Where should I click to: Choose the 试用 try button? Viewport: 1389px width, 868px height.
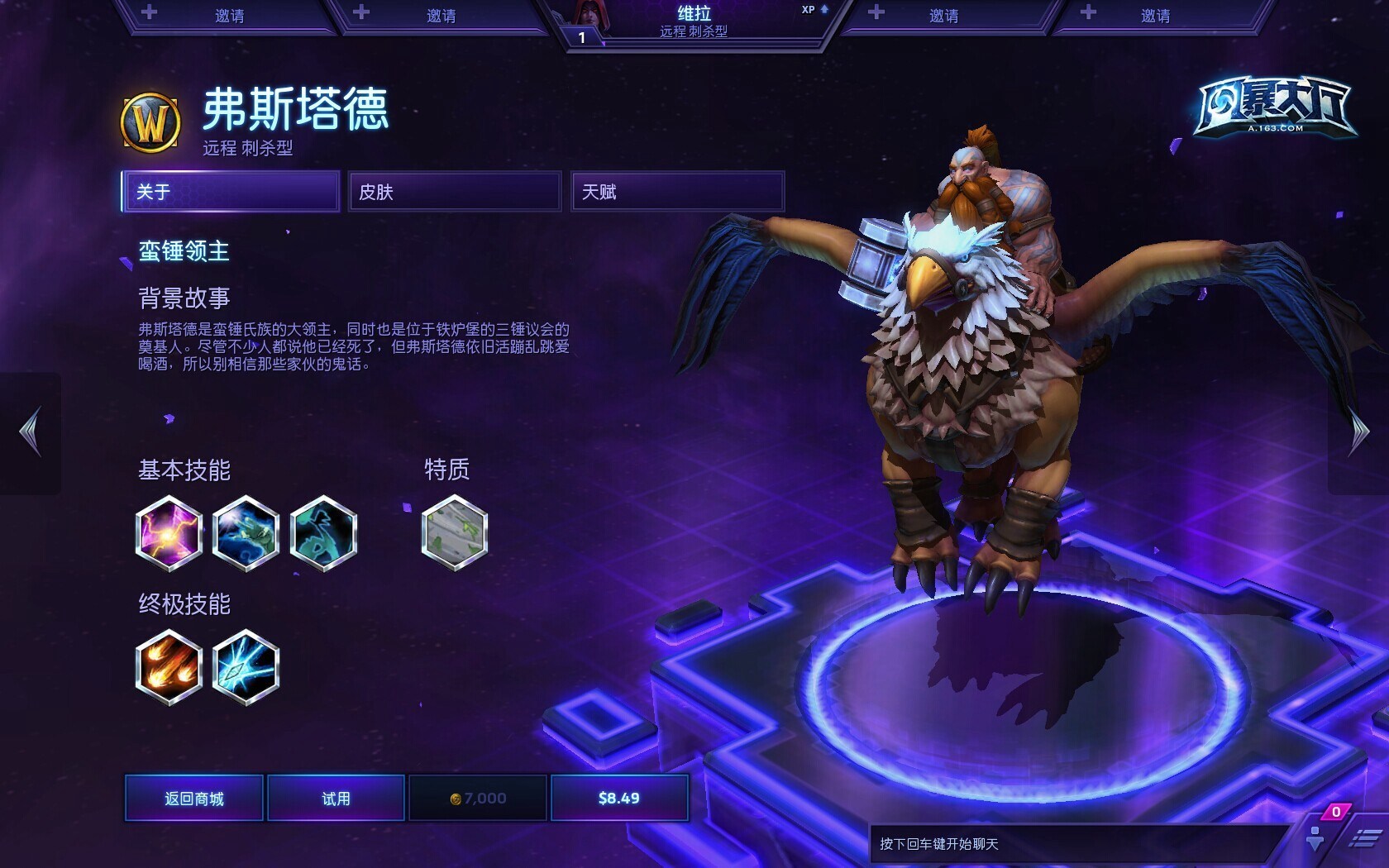coord(336,798)
